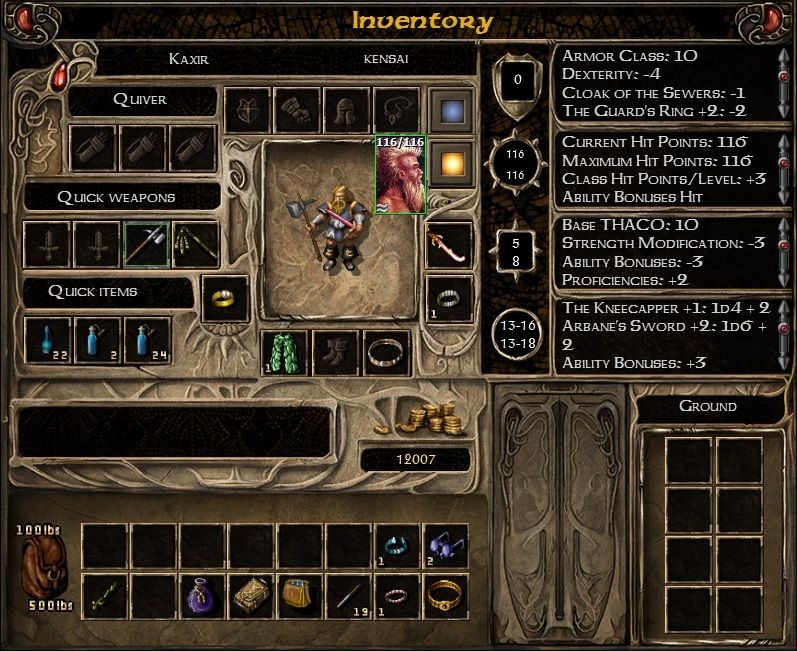797x651 pixels.
Task: Select the gold ring in the backpack
Action: pyautogui.click(x=445, y=596)
